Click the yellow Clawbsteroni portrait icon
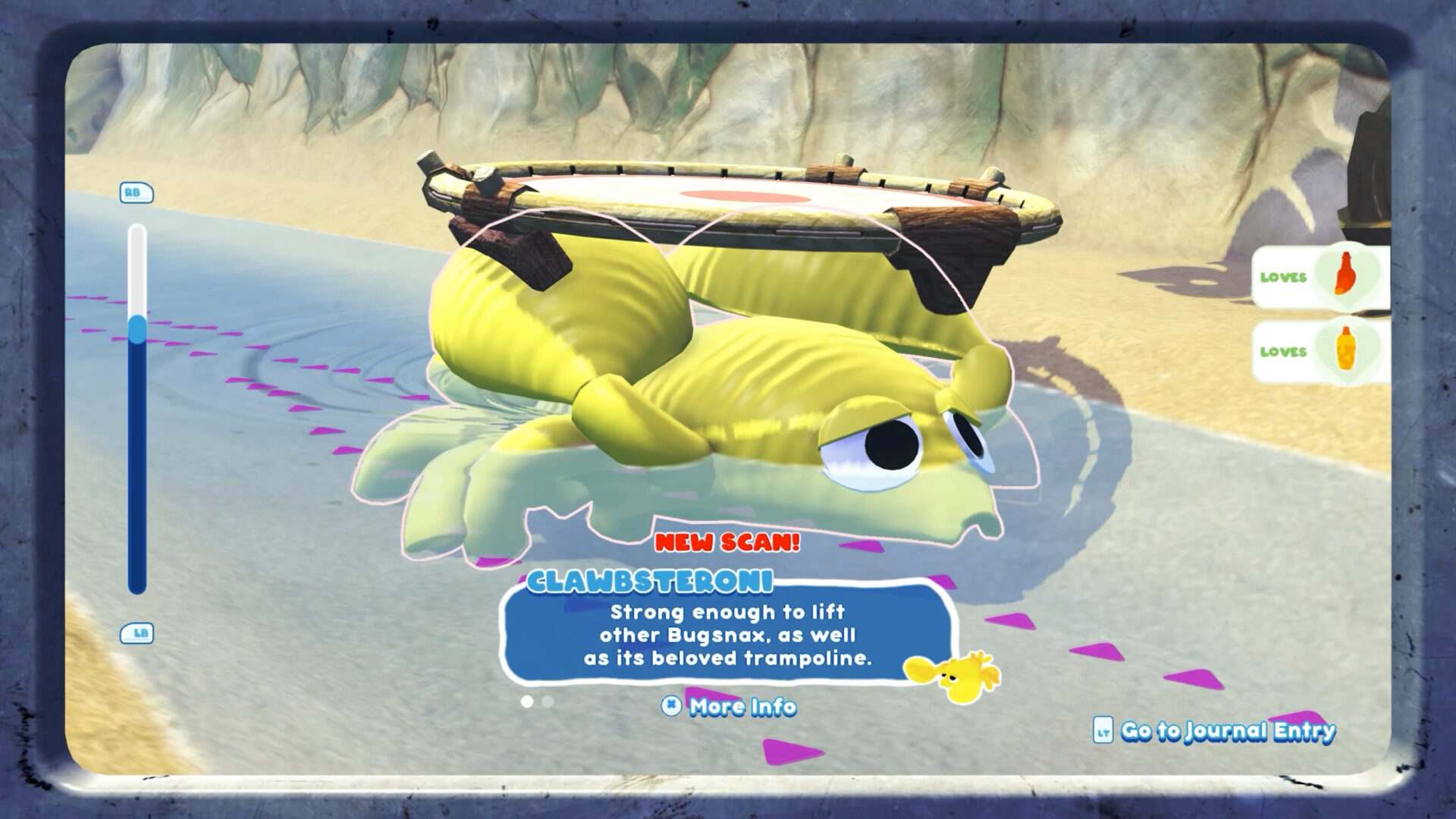This screenshot has width=1456, height=819. point(952,673)
